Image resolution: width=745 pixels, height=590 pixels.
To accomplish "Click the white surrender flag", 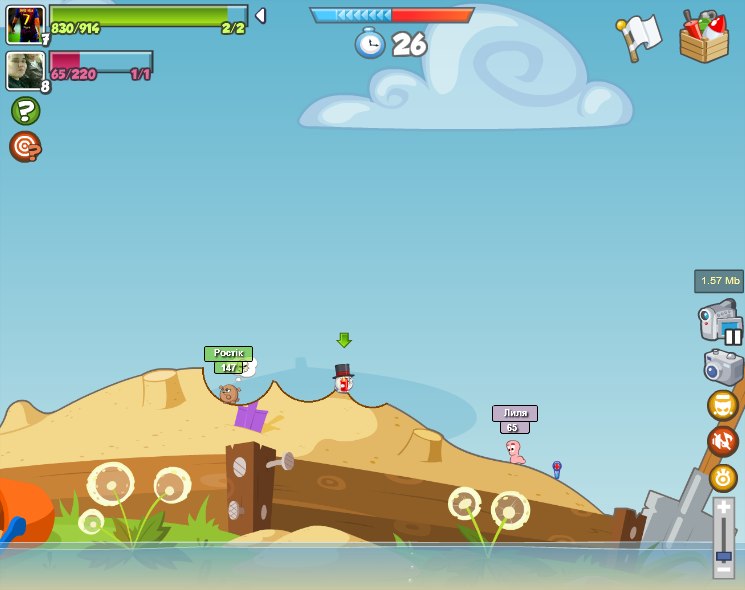I will pos(640,36).
